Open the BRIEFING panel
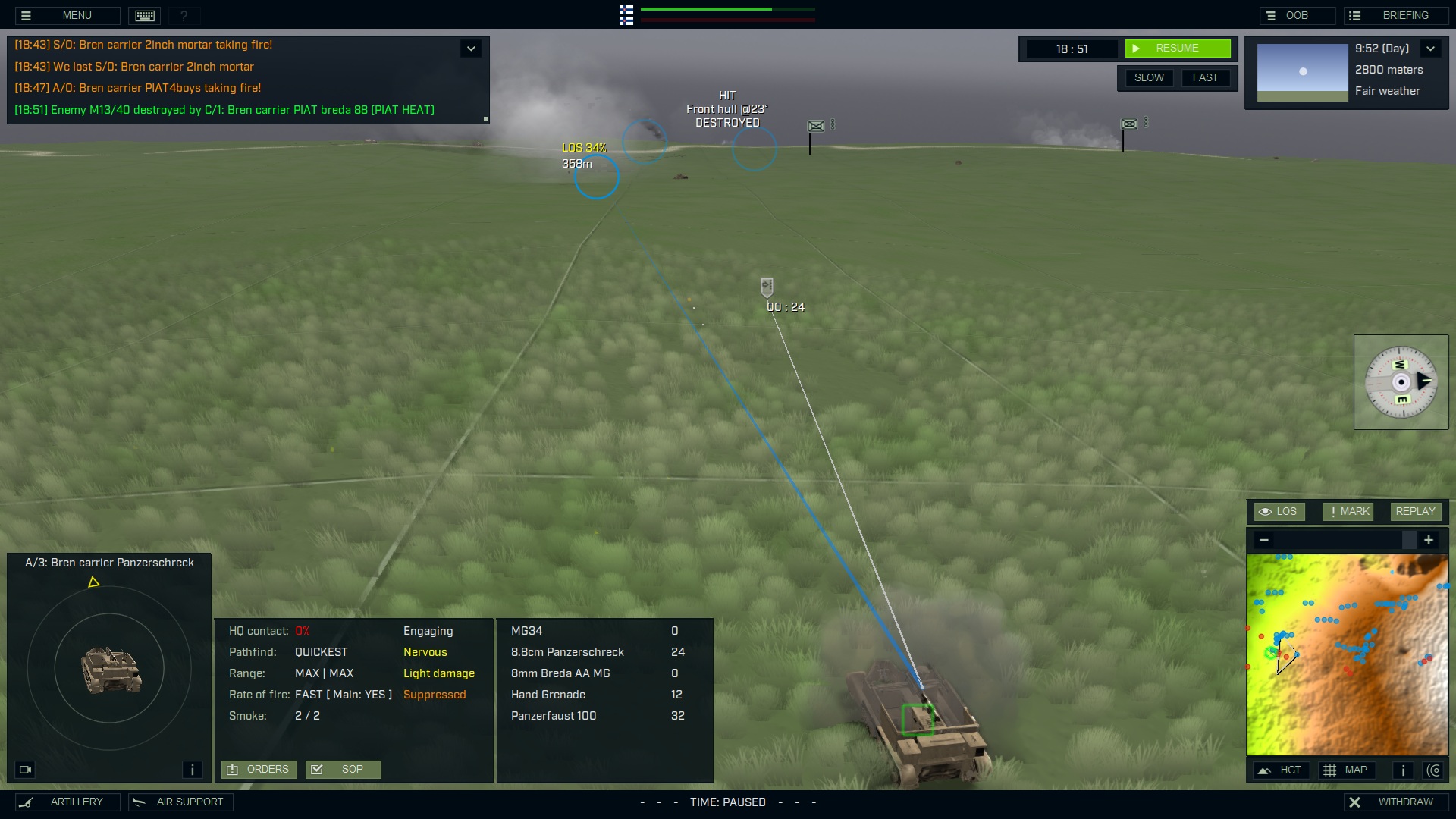The image size is (1456, 819). [1398, 14]
